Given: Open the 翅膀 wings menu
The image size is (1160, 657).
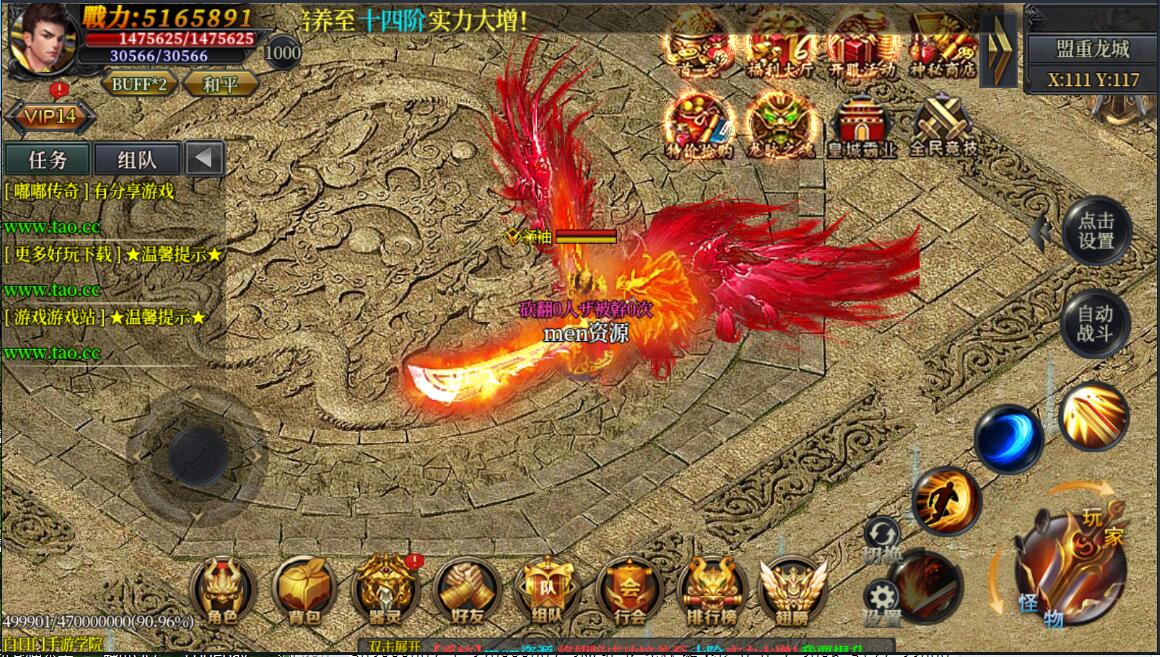Looking at the screenshot, I should coord(793,591).
